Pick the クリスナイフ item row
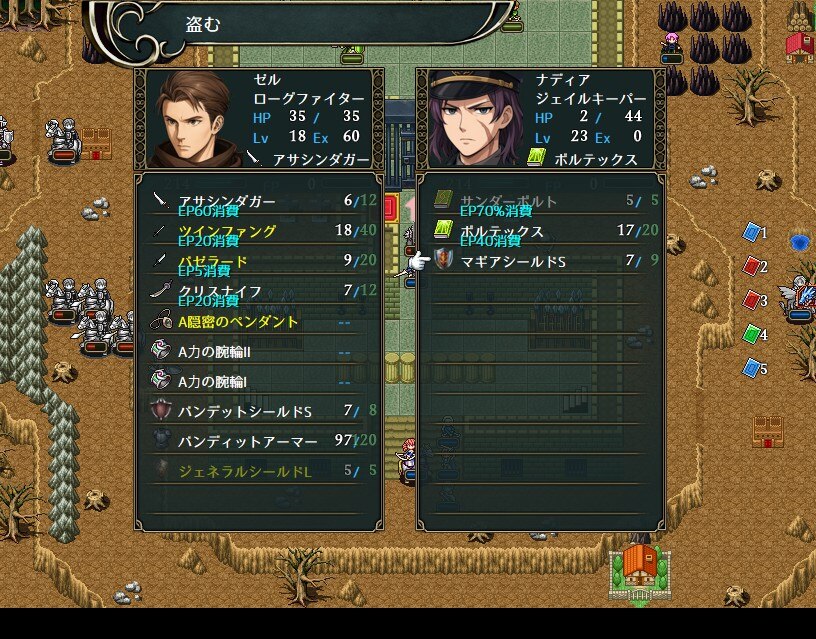The height and width of the screenshot is (639, 816). pyautogui.click(x=258, y=291)
